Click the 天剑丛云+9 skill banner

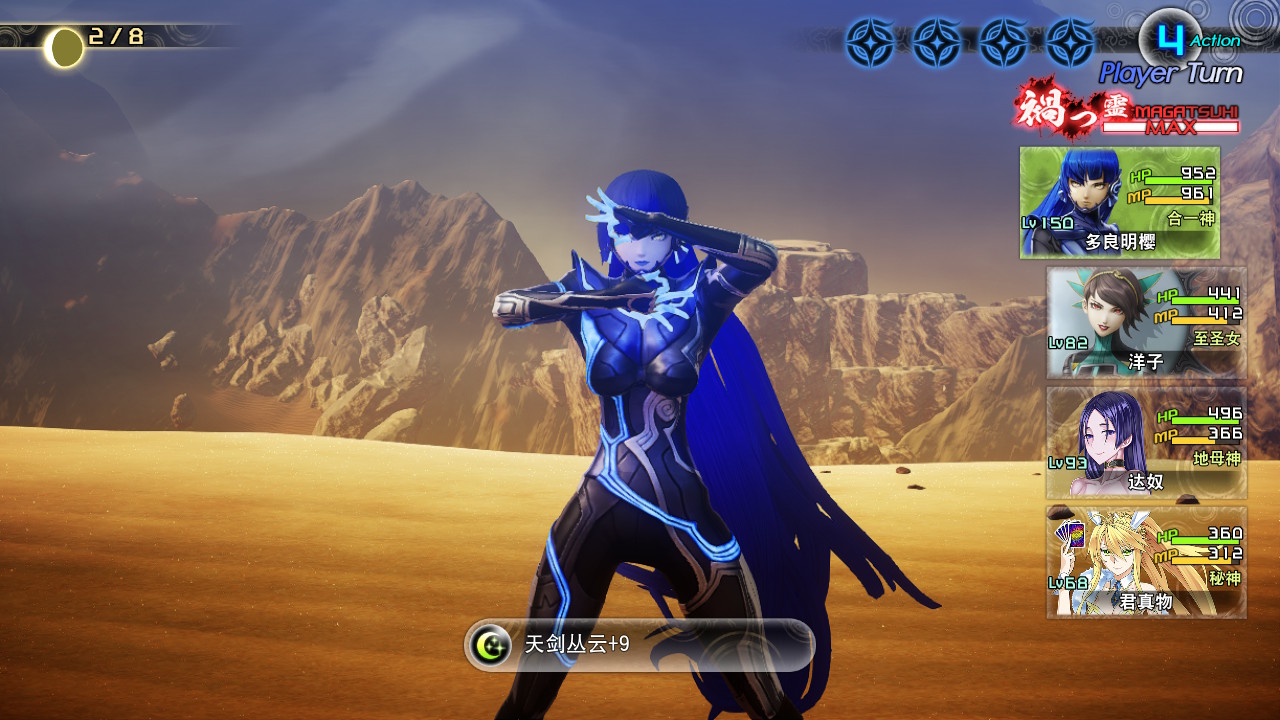click(x=639, y=645)
